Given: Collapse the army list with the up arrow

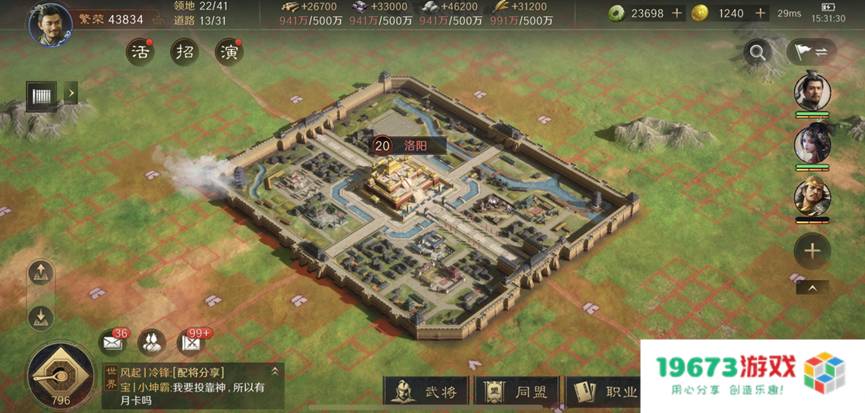Looking at the screenshot, I should 812,288.
